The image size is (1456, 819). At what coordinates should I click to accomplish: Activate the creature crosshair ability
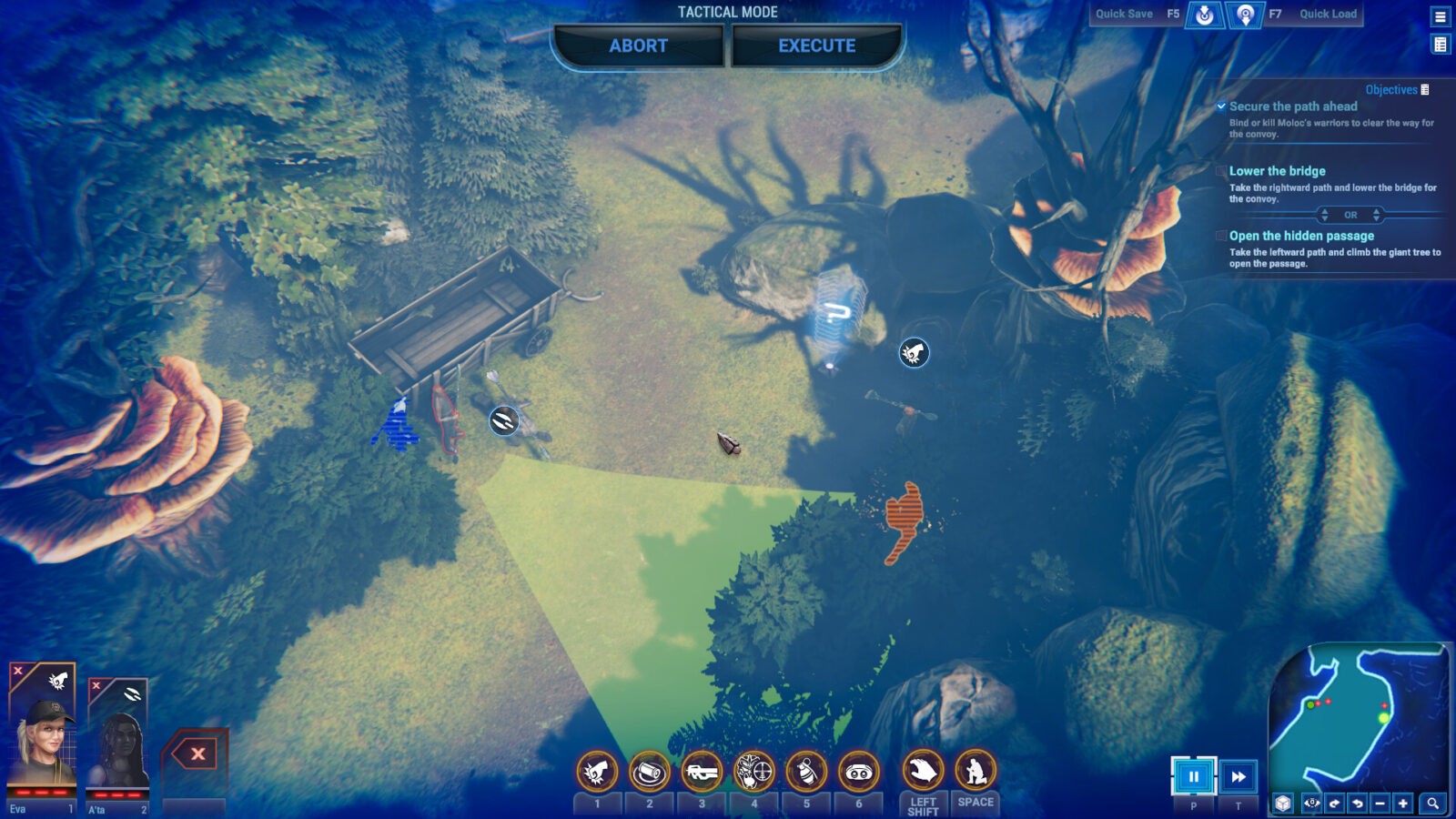click(x=753, y=773)
